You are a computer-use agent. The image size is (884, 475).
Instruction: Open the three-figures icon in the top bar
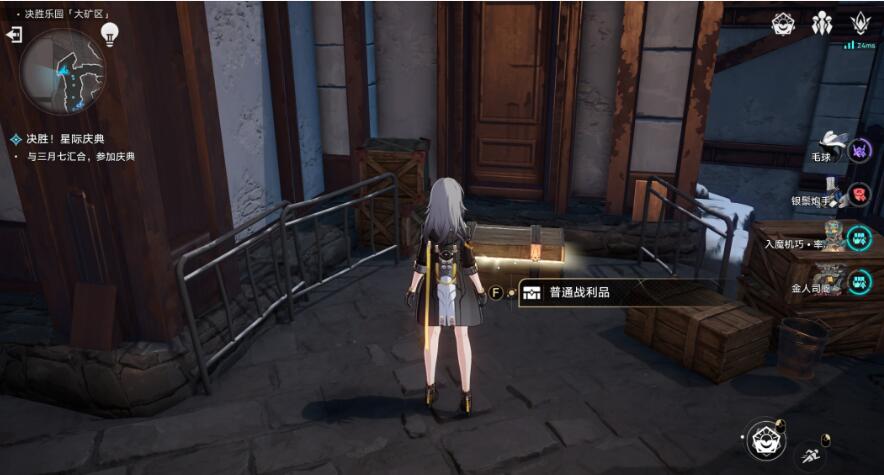point(822,23)
